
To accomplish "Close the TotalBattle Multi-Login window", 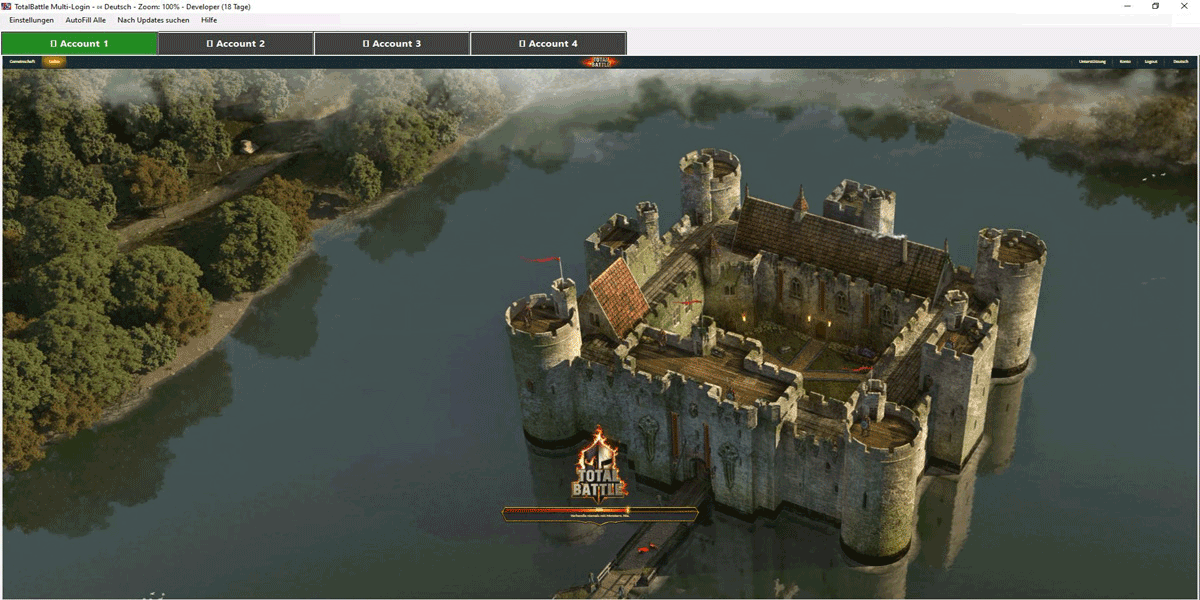I will pos(1185,6).
